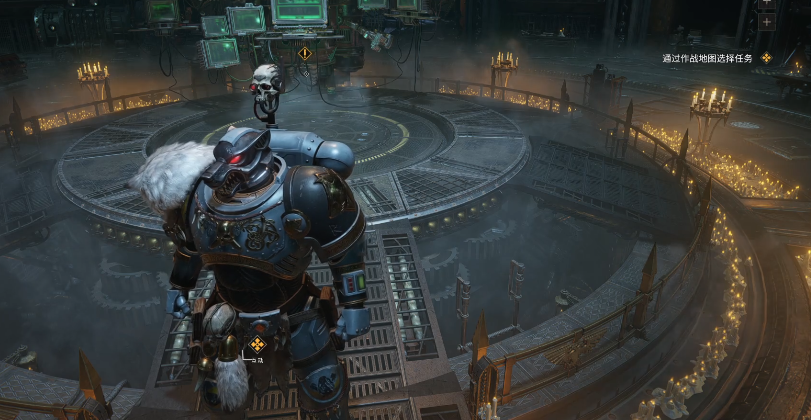Click the four-dot diamond marker with bracket label
This screenshot has height=420, width=811.
tap(257, 345)
